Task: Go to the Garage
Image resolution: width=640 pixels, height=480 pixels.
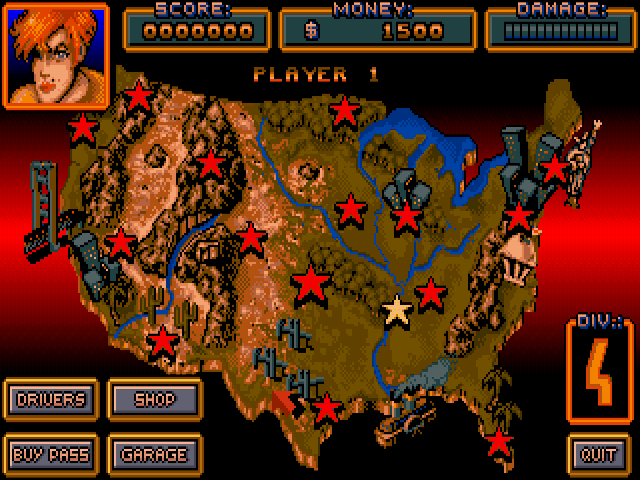Action: pos(154,455)
